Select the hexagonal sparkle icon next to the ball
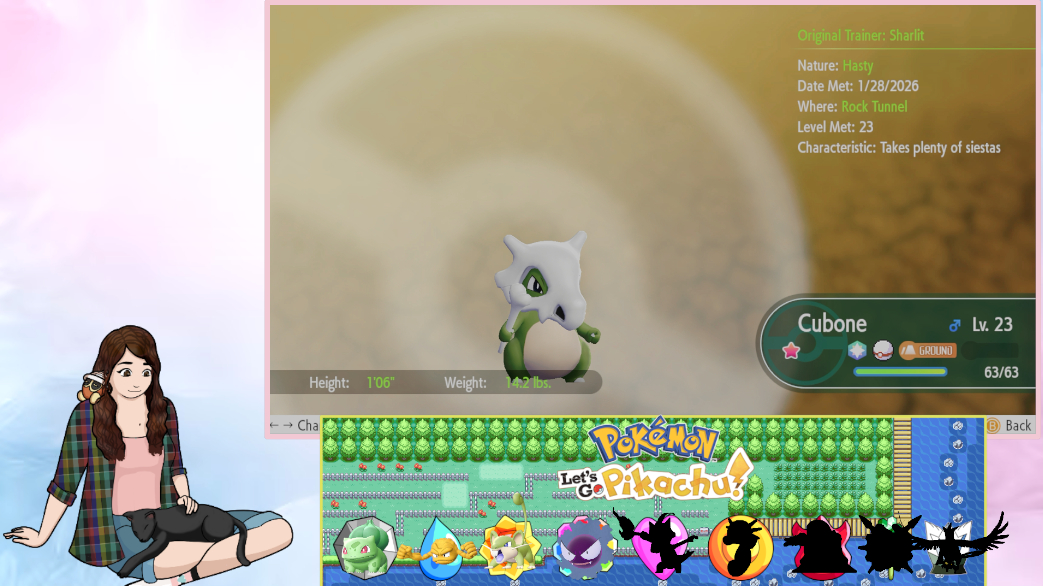This screenshot has height=586, width=1043. click(x=857, y=350)
